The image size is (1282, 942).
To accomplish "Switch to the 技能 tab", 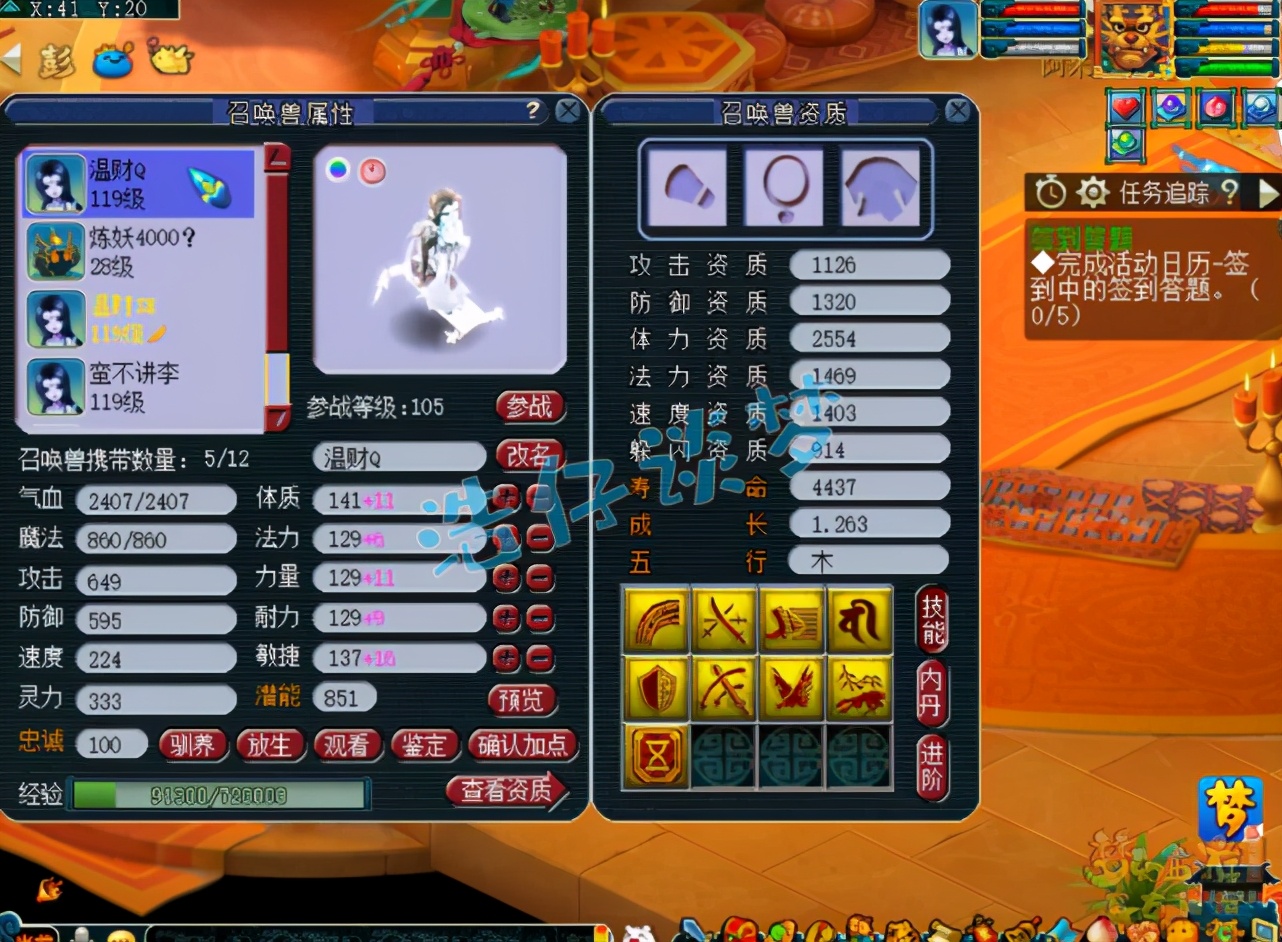I will (932, 619).
